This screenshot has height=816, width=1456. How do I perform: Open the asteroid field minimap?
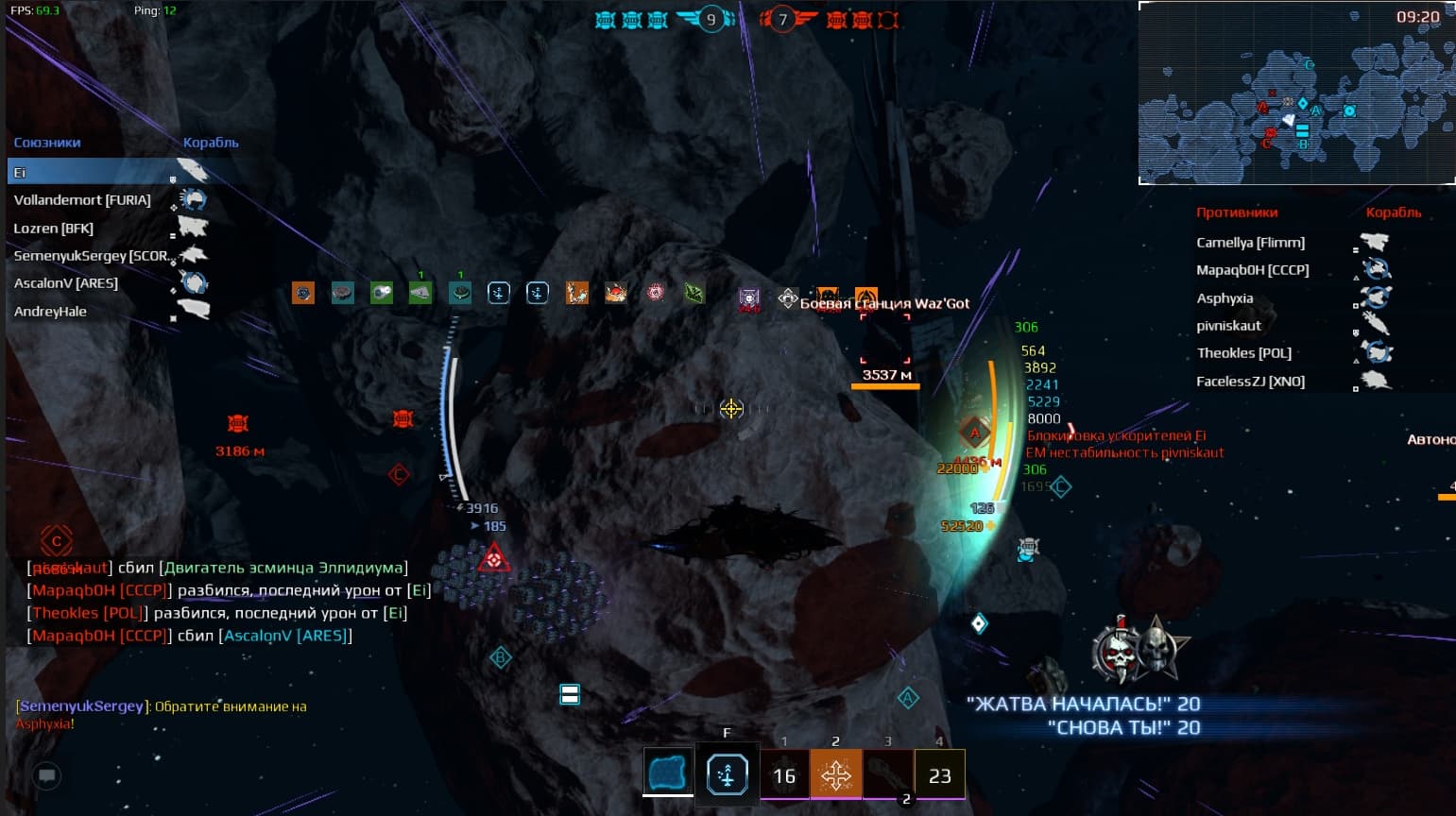coord(1295,93)
